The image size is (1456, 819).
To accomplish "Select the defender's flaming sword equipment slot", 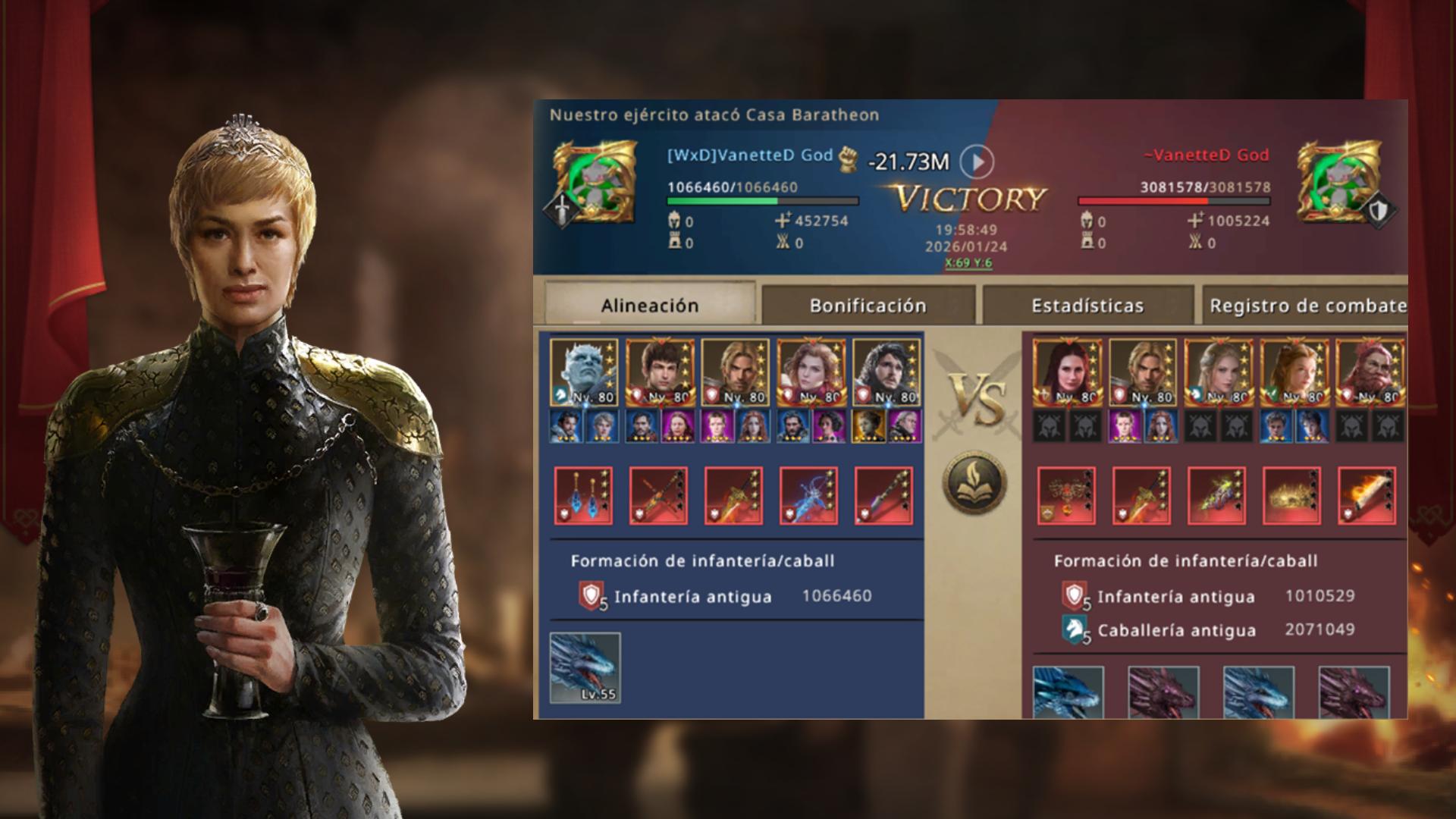I will 1367,495.
